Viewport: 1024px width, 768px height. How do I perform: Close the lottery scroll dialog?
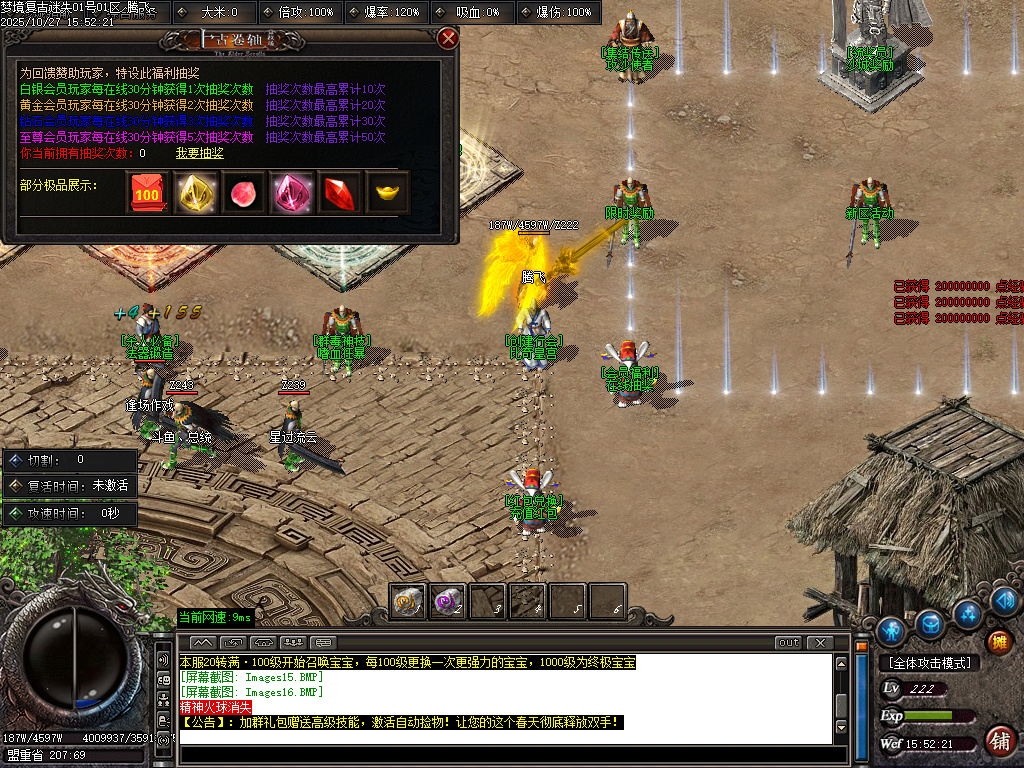(448, 39)
